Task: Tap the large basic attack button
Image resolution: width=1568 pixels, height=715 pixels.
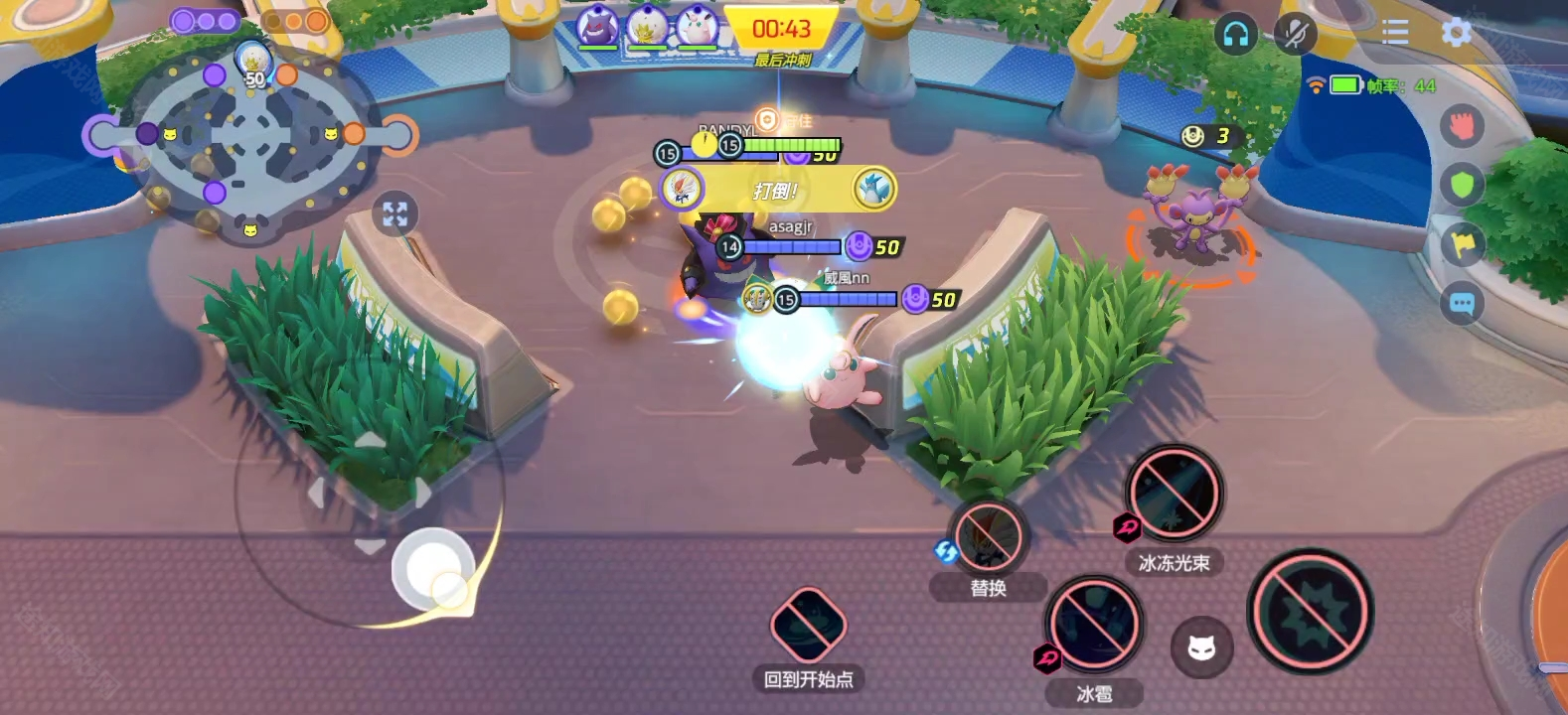Action: click(x=1311, y=612)
